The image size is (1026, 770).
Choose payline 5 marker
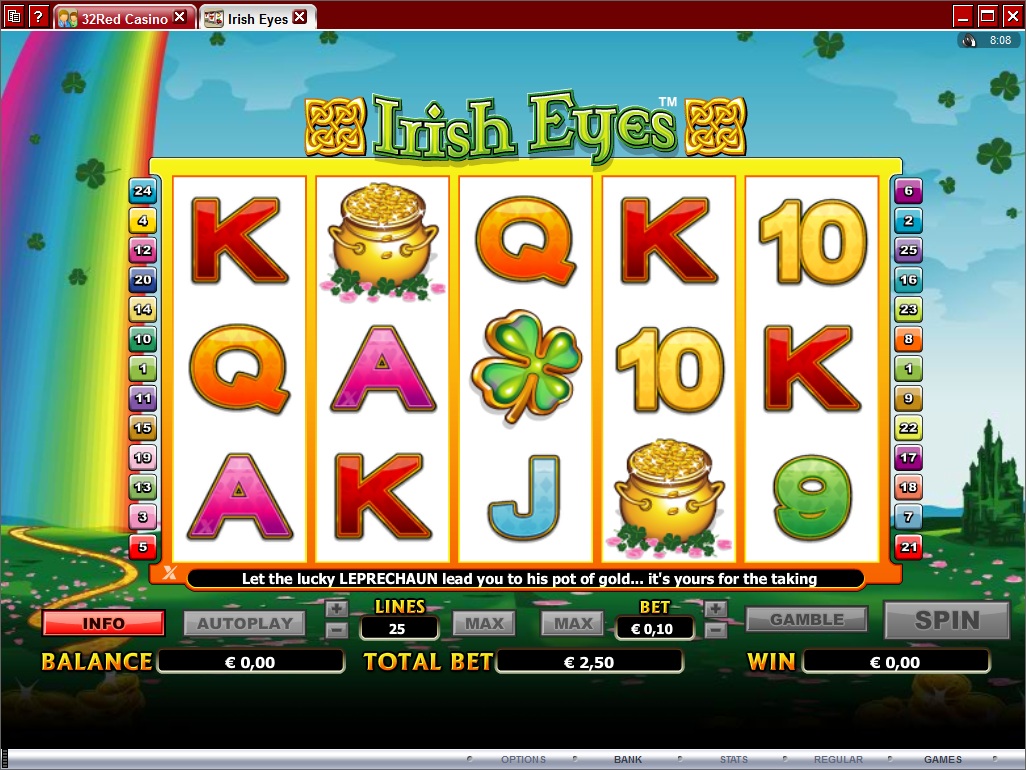pos(143,547)
